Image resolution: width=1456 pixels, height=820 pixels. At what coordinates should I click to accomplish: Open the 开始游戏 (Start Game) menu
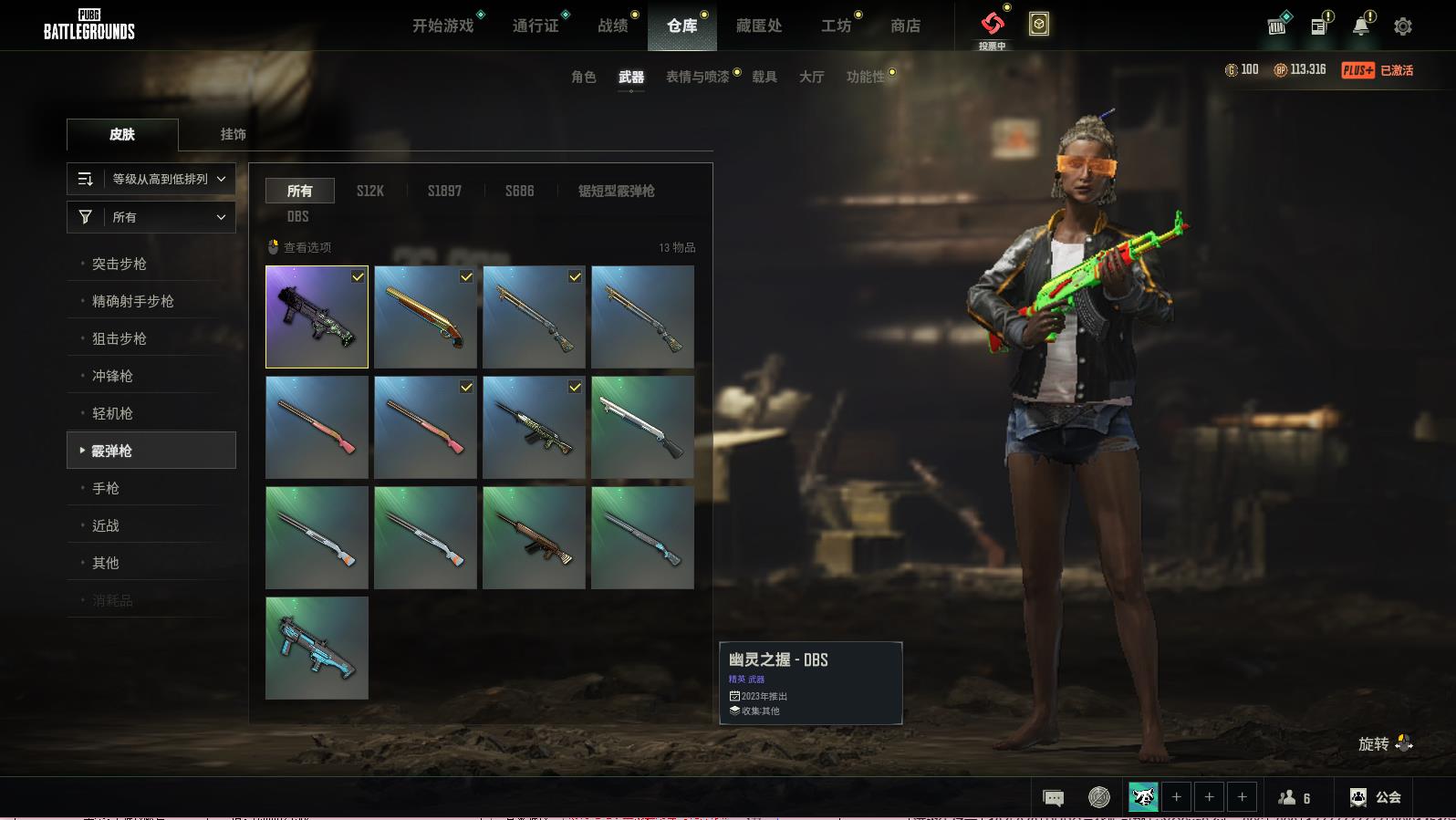pos(442,26)
